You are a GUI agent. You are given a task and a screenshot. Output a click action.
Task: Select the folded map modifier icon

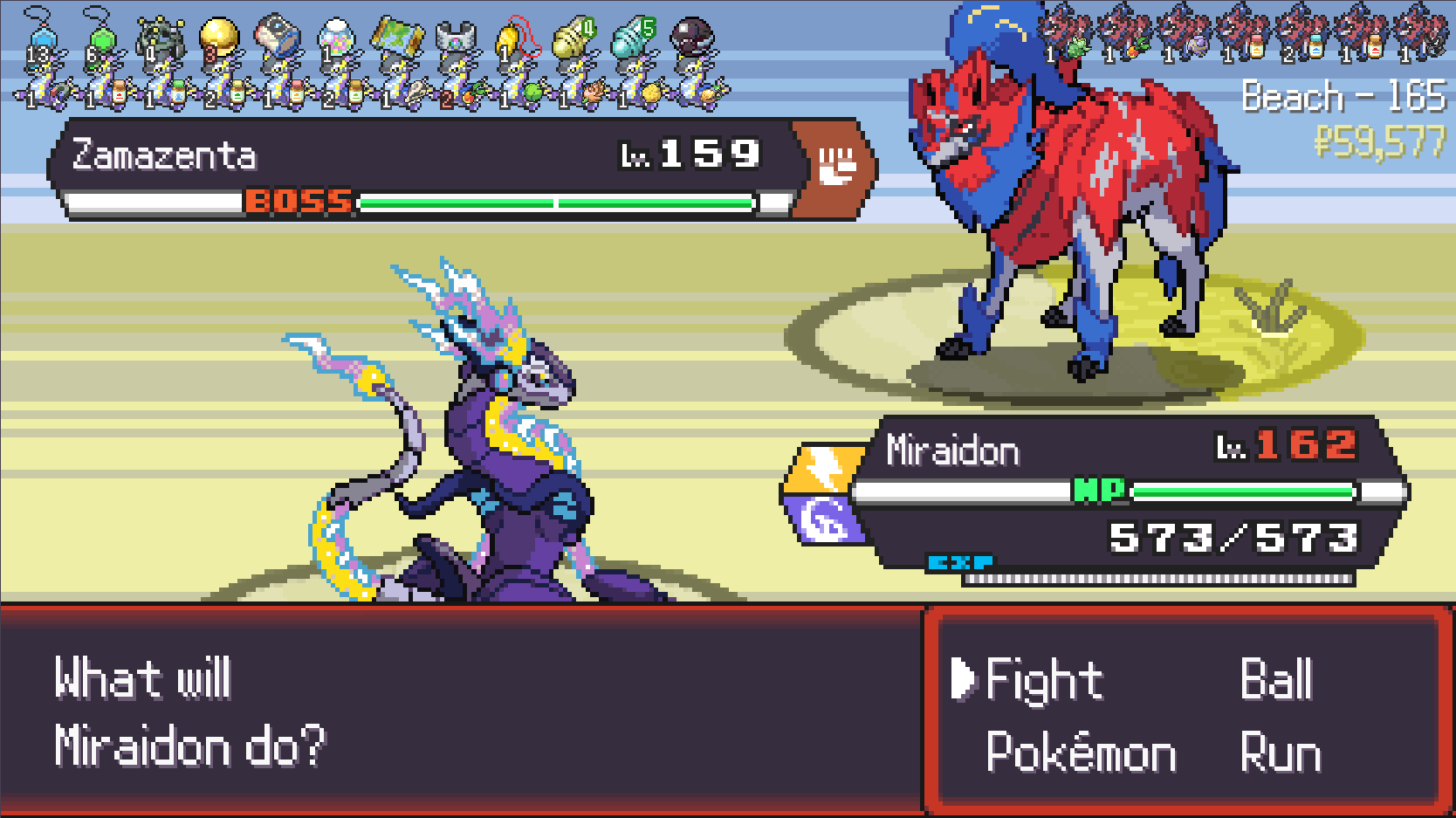(397, 37)
